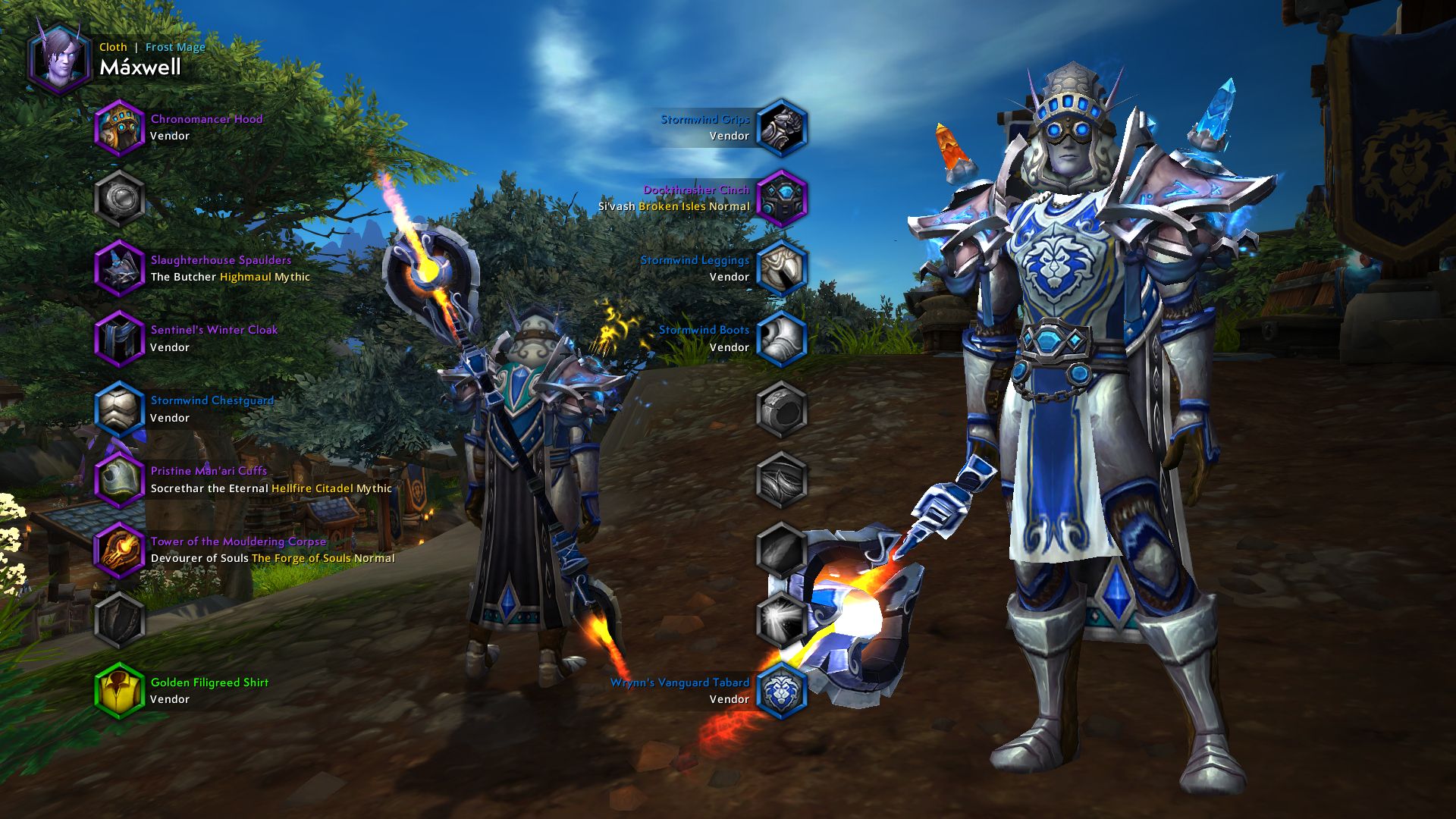Select The Forge of Souls dungeon link
Image resolution: width=1456 pixels, height=819 pixels.
pos(302,557)
